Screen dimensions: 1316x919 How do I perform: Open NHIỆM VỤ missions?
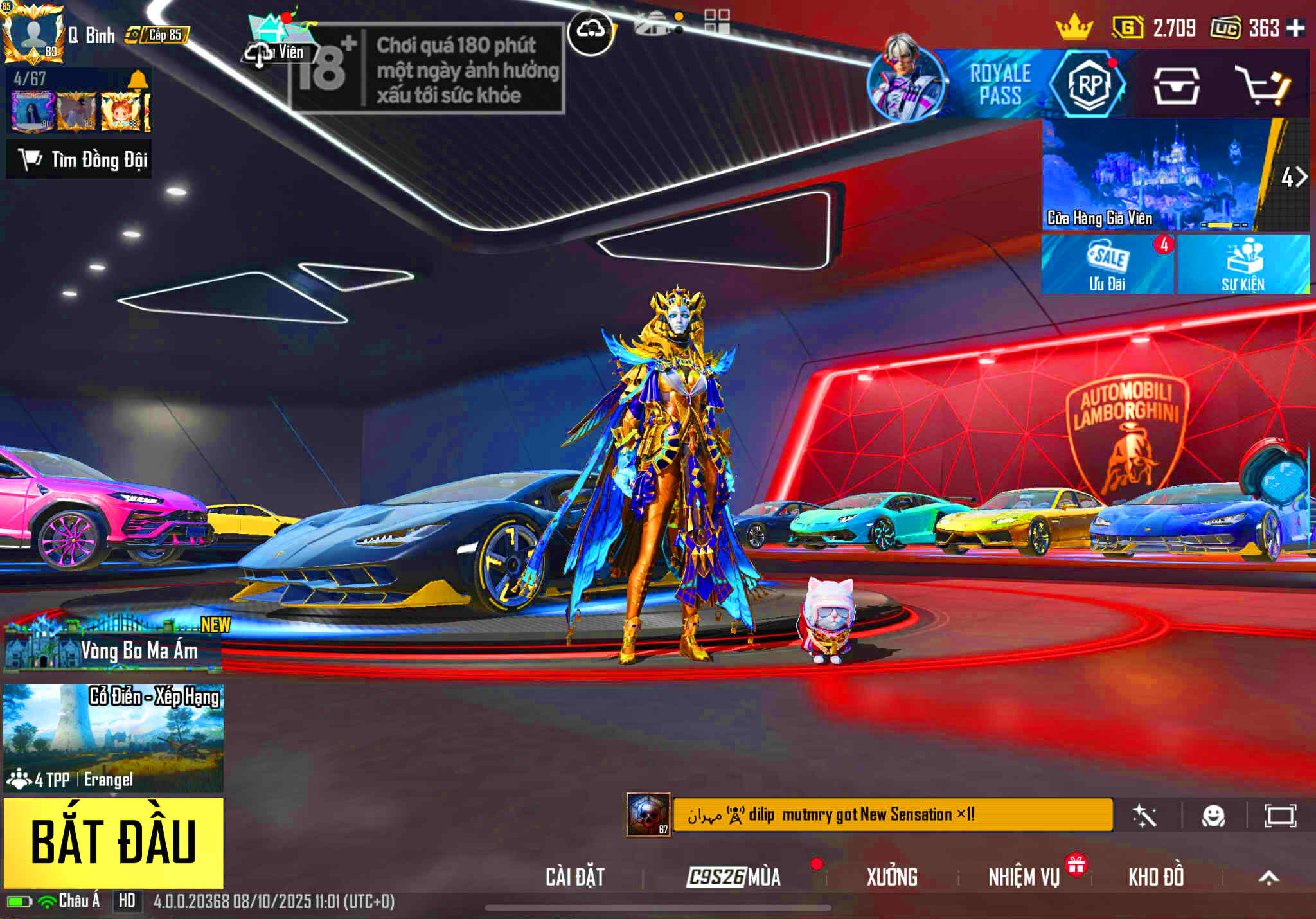pyautogui.click(x=1024, y=877)
